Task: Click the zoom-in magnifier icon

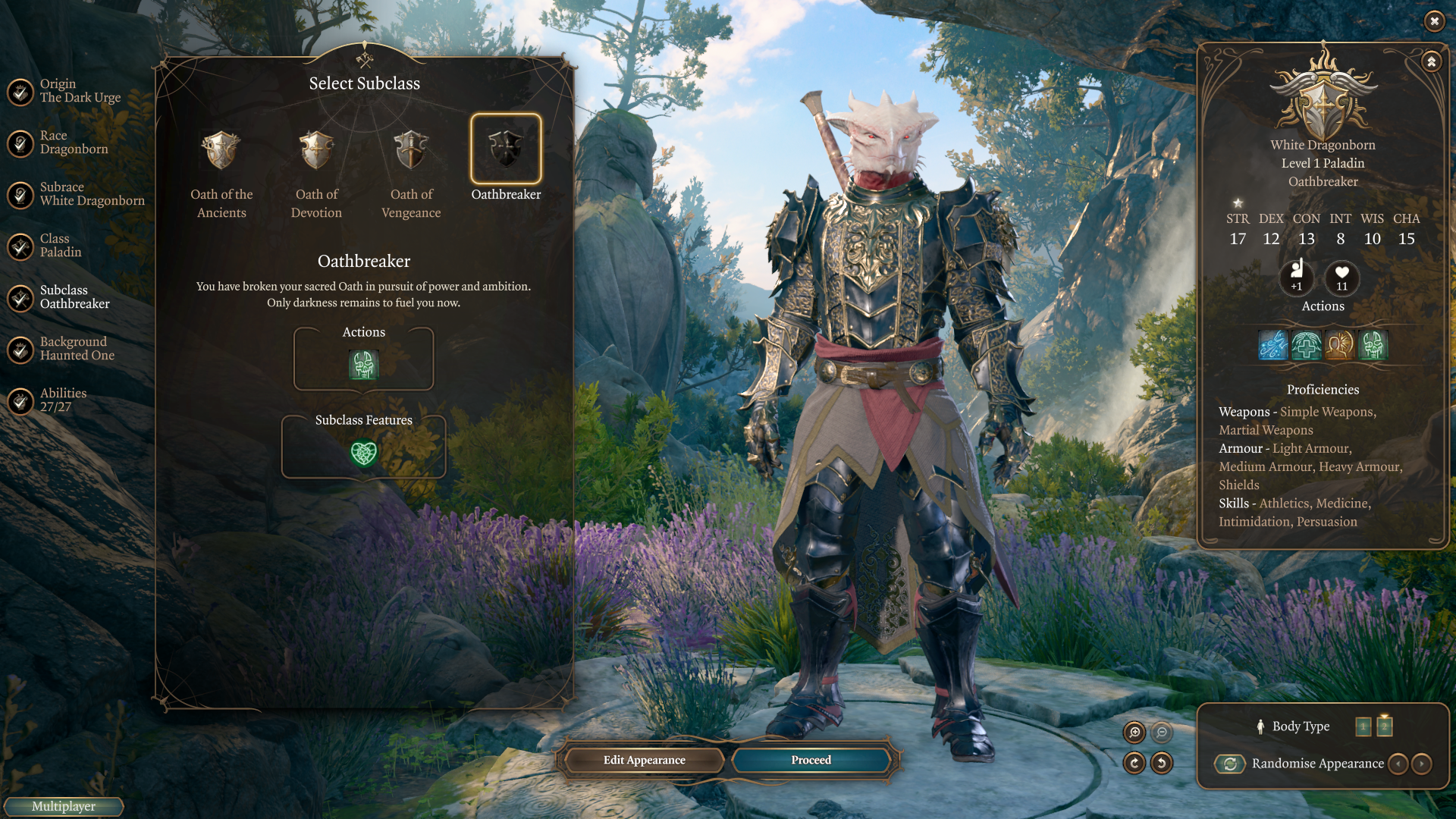Action: pyautogui.click(x=1134, y=733)
